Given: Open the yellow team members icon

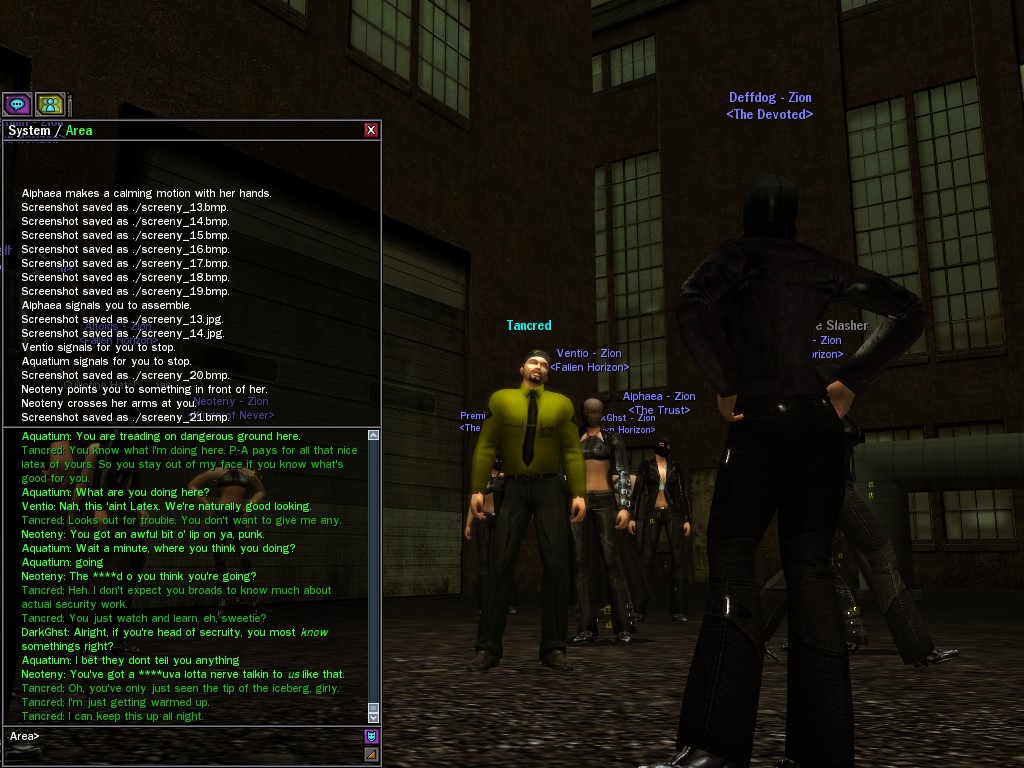Looking at the screenshot, I should [x=50, y=104].
